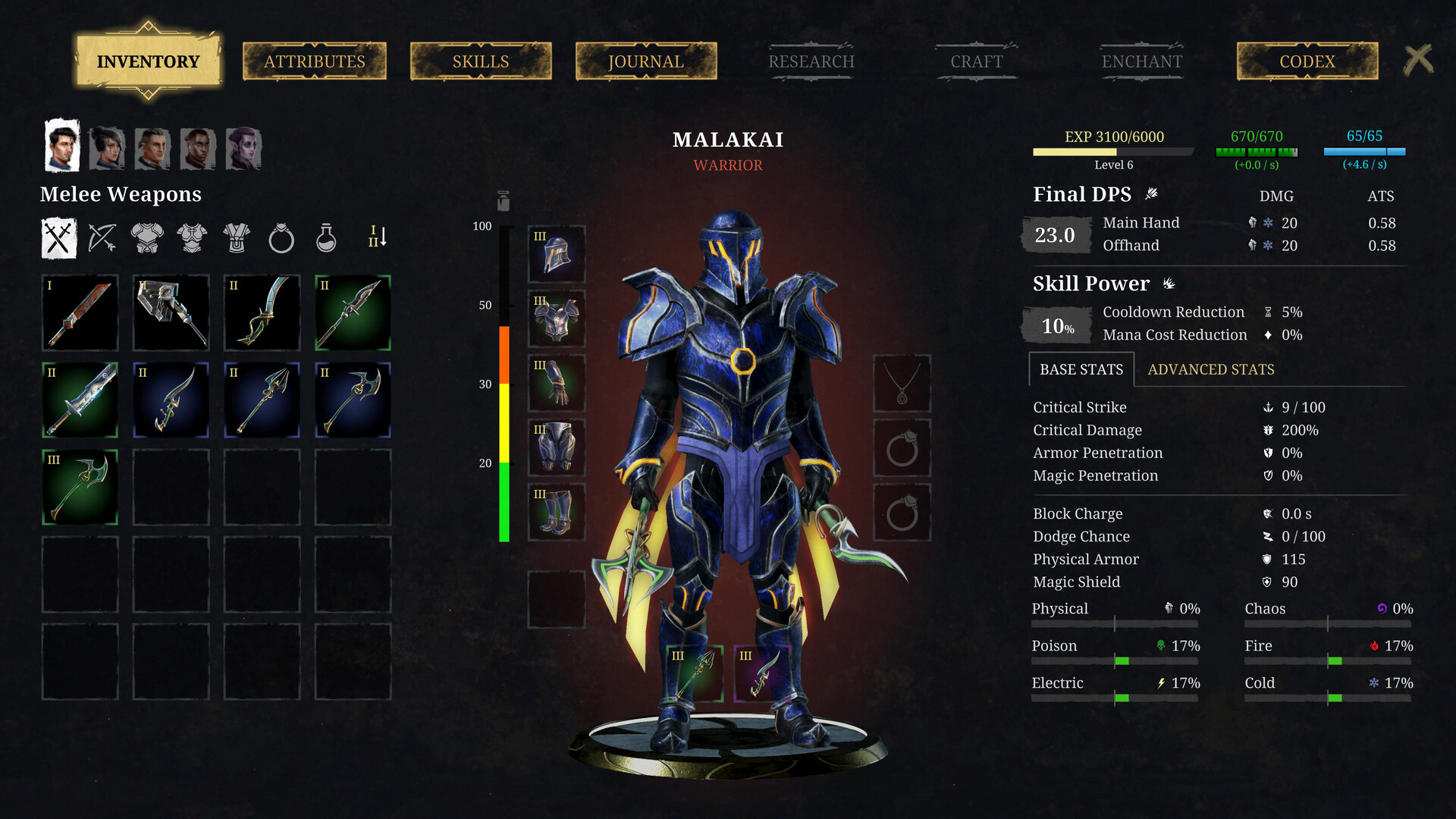Switch to the Skills menu
The height and width of the screenshot is (819, 1456).
pos(480,61)
